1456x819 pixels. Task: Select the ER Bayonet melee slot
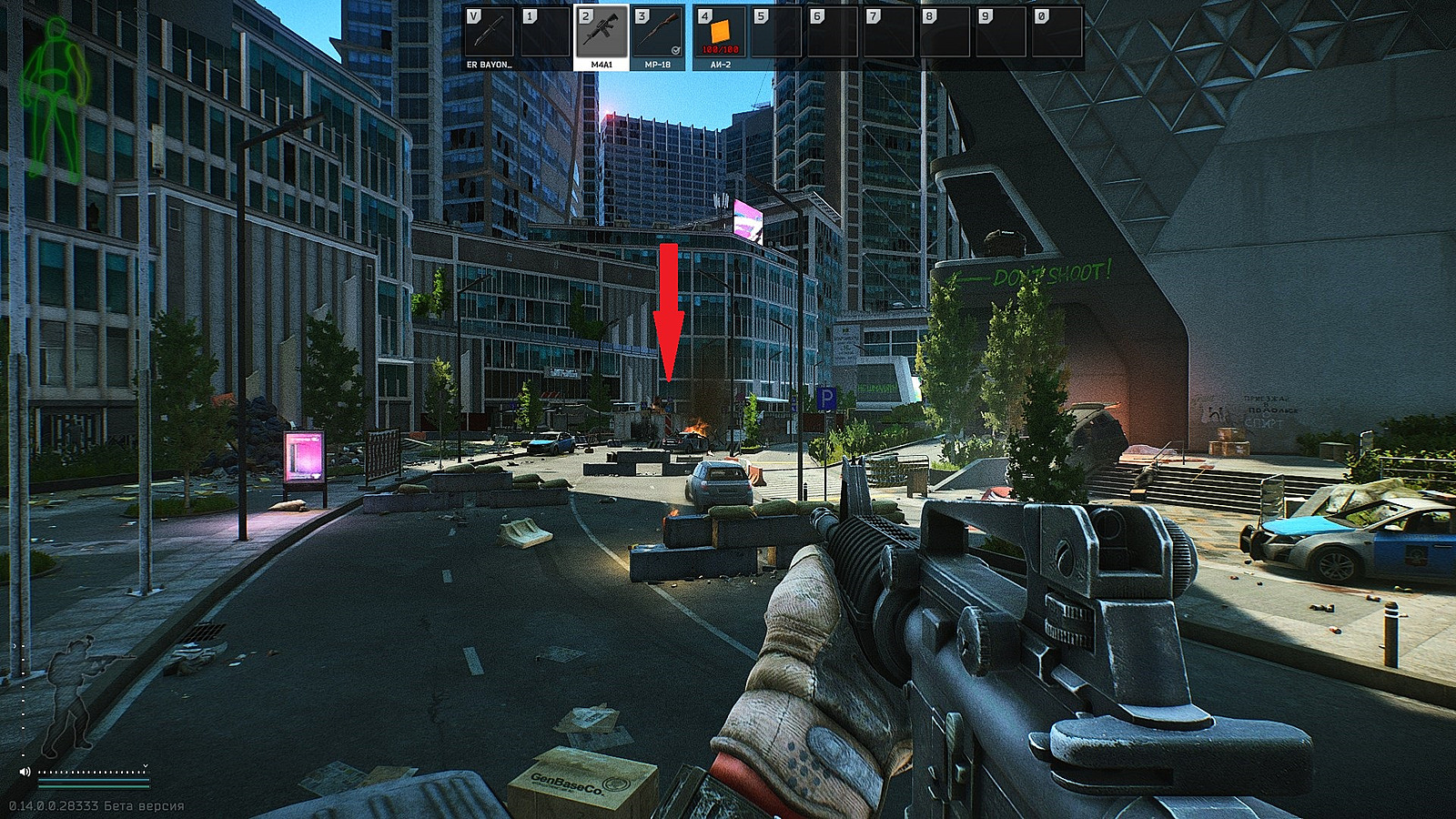(x=489, y=36)
